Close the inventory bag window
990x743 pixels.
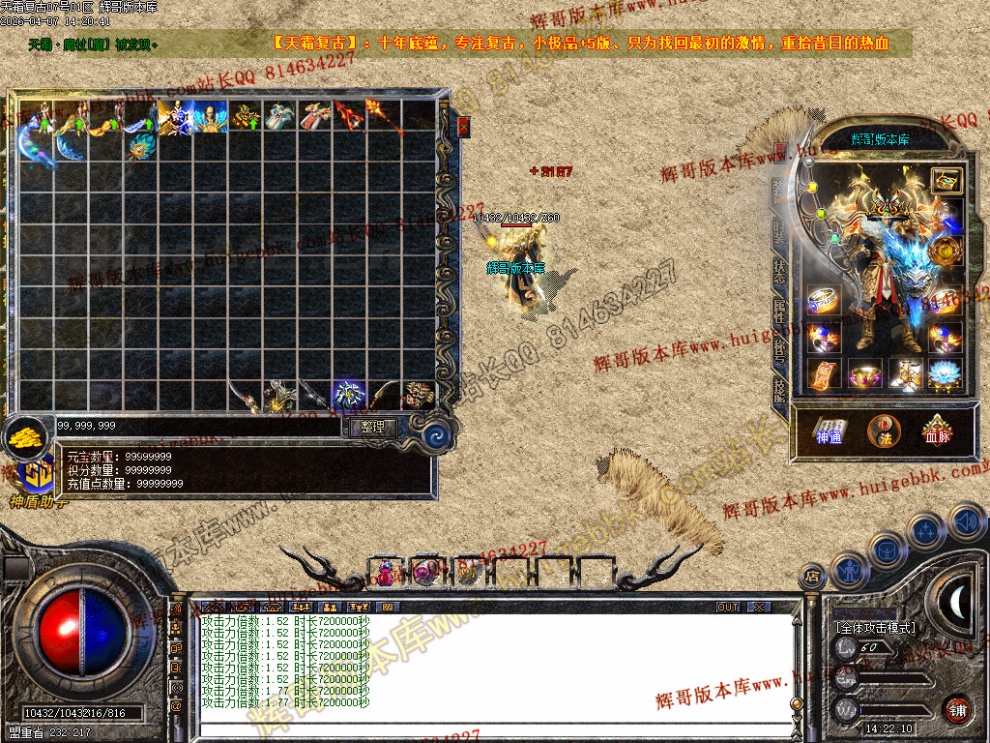(x=464, y=126)
